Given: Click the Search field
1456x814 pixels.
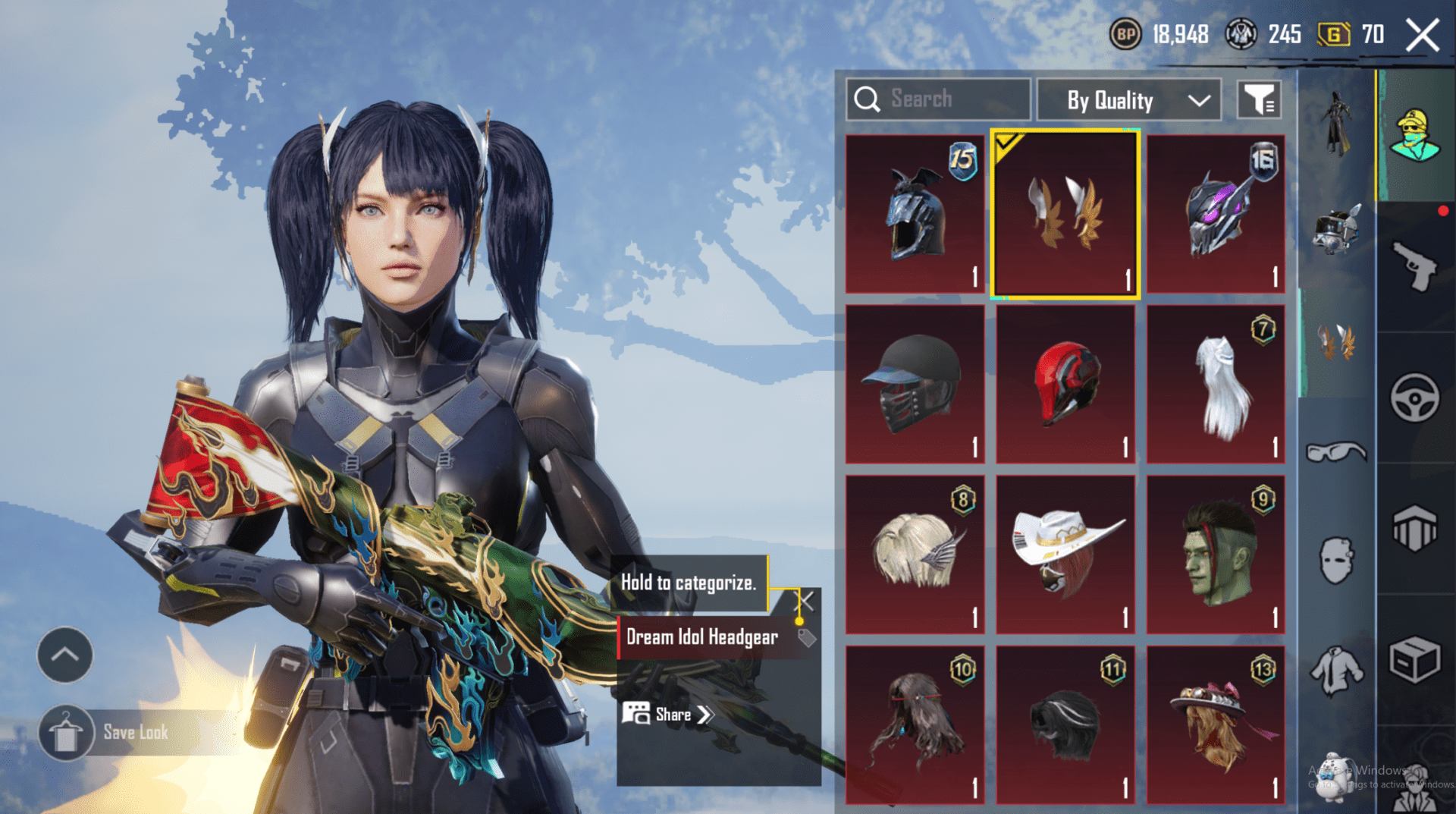Looking at the screenshot, I should (938, 99).
